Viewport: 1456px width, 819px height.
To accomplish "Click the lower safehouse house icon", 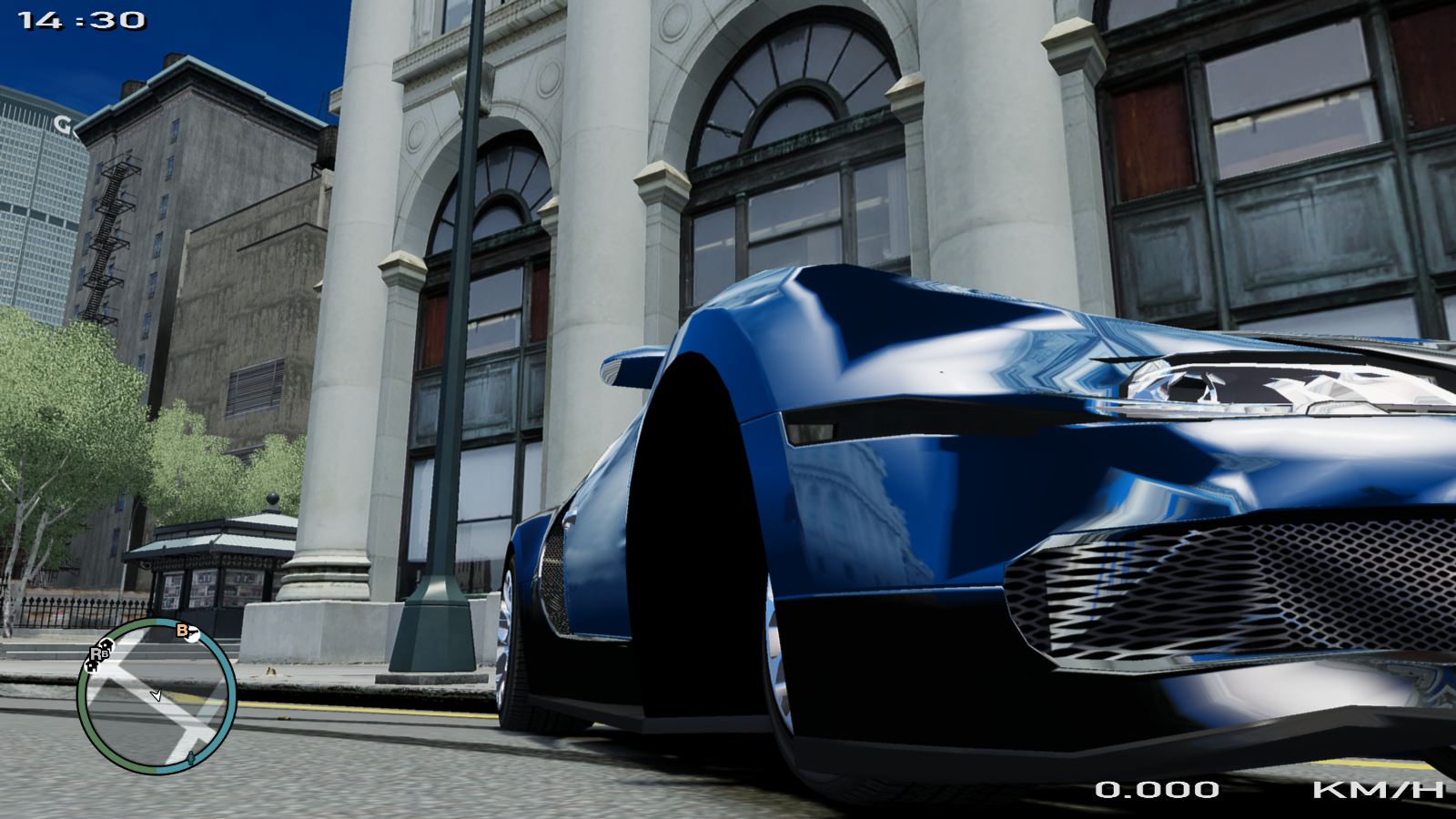I will 92,666.
